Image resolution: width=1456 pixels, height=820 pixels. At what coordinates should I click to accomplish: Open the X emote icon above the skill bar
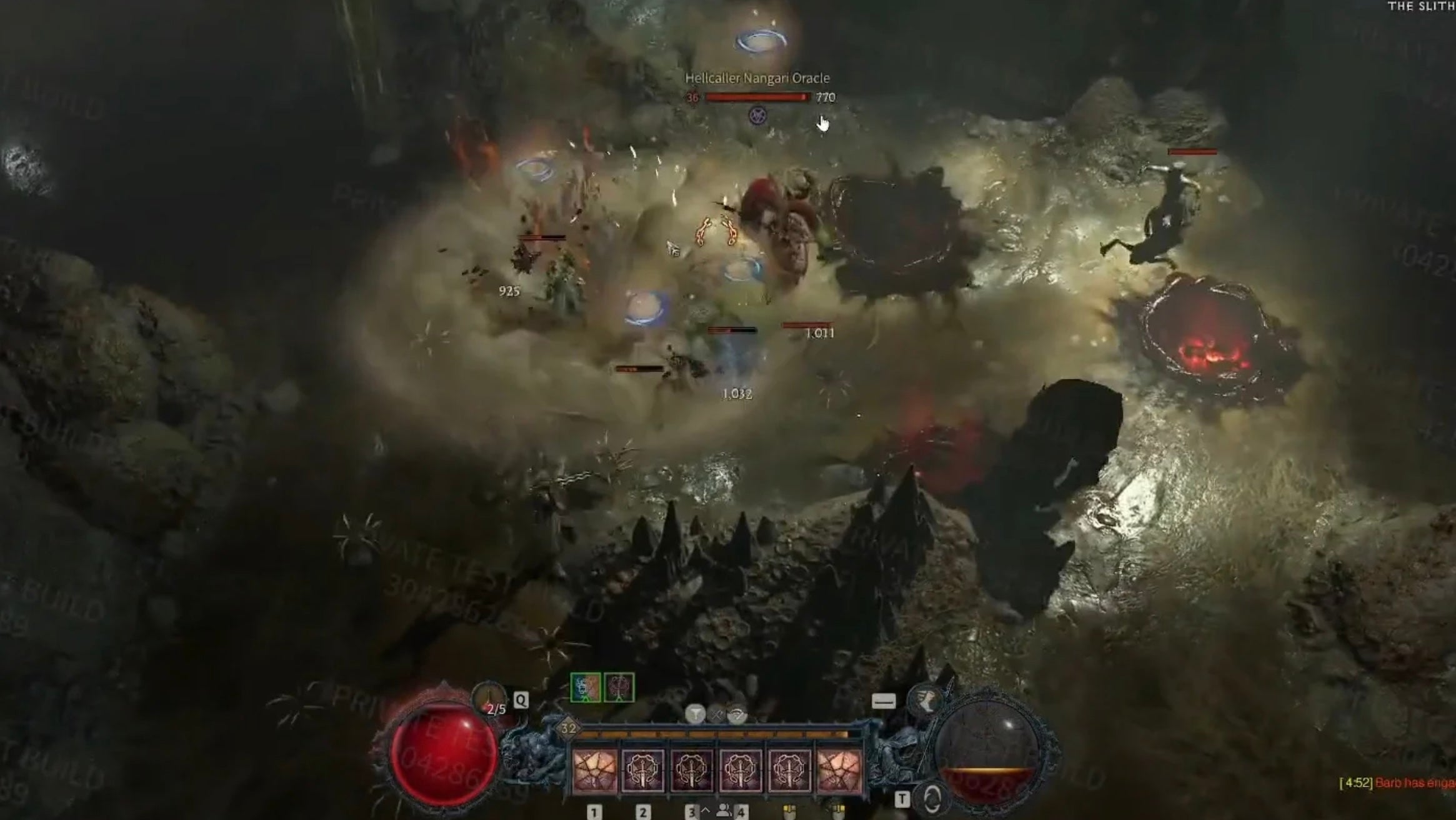(x=716, y=714)
